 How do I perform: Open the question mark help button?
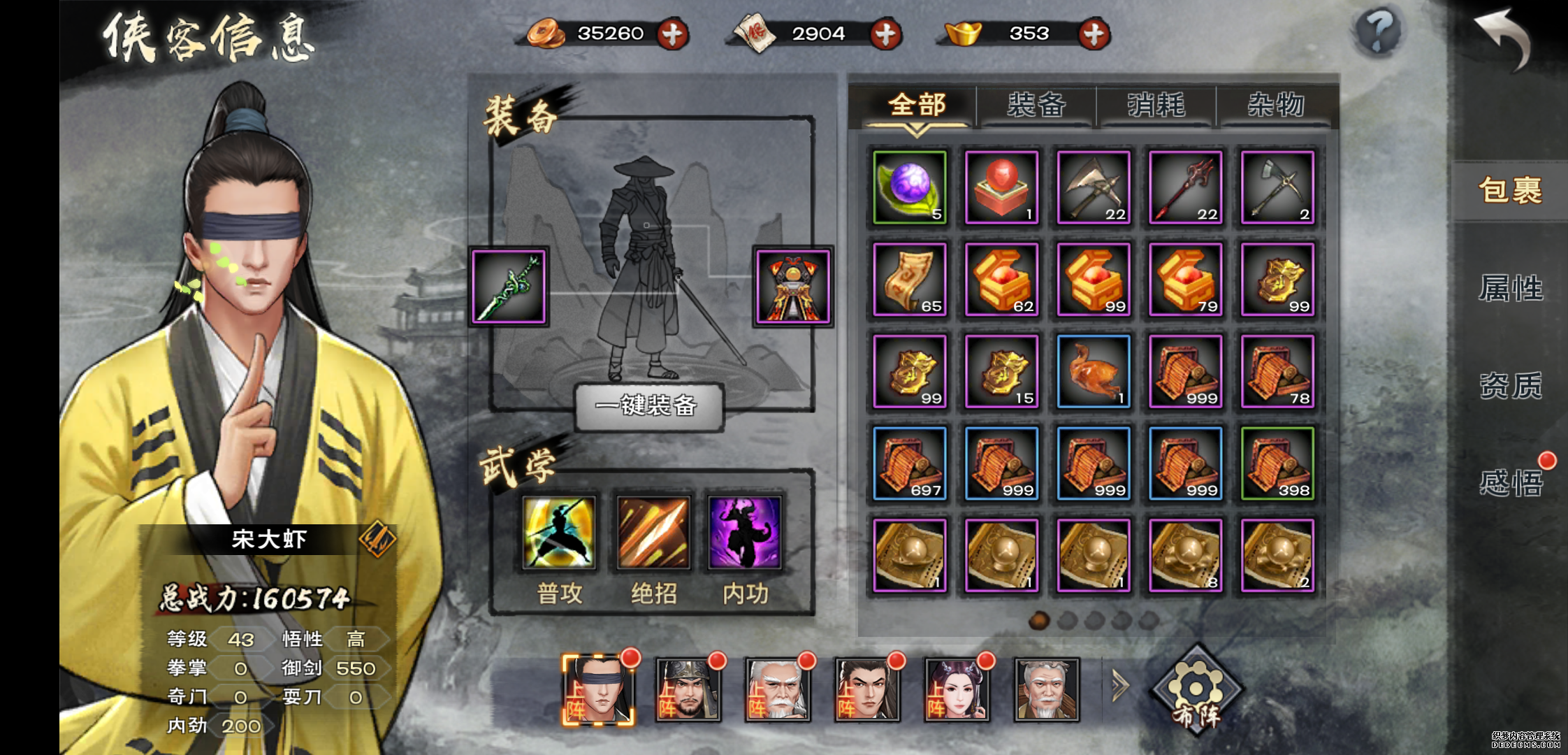pyautogui.click(x=1378, y=31)
